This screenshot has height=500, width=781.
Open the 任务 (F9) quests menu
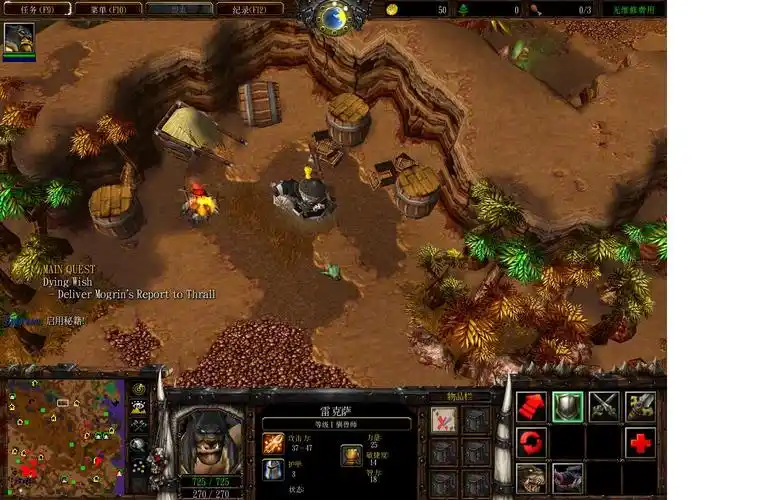(x=35, y=8)
